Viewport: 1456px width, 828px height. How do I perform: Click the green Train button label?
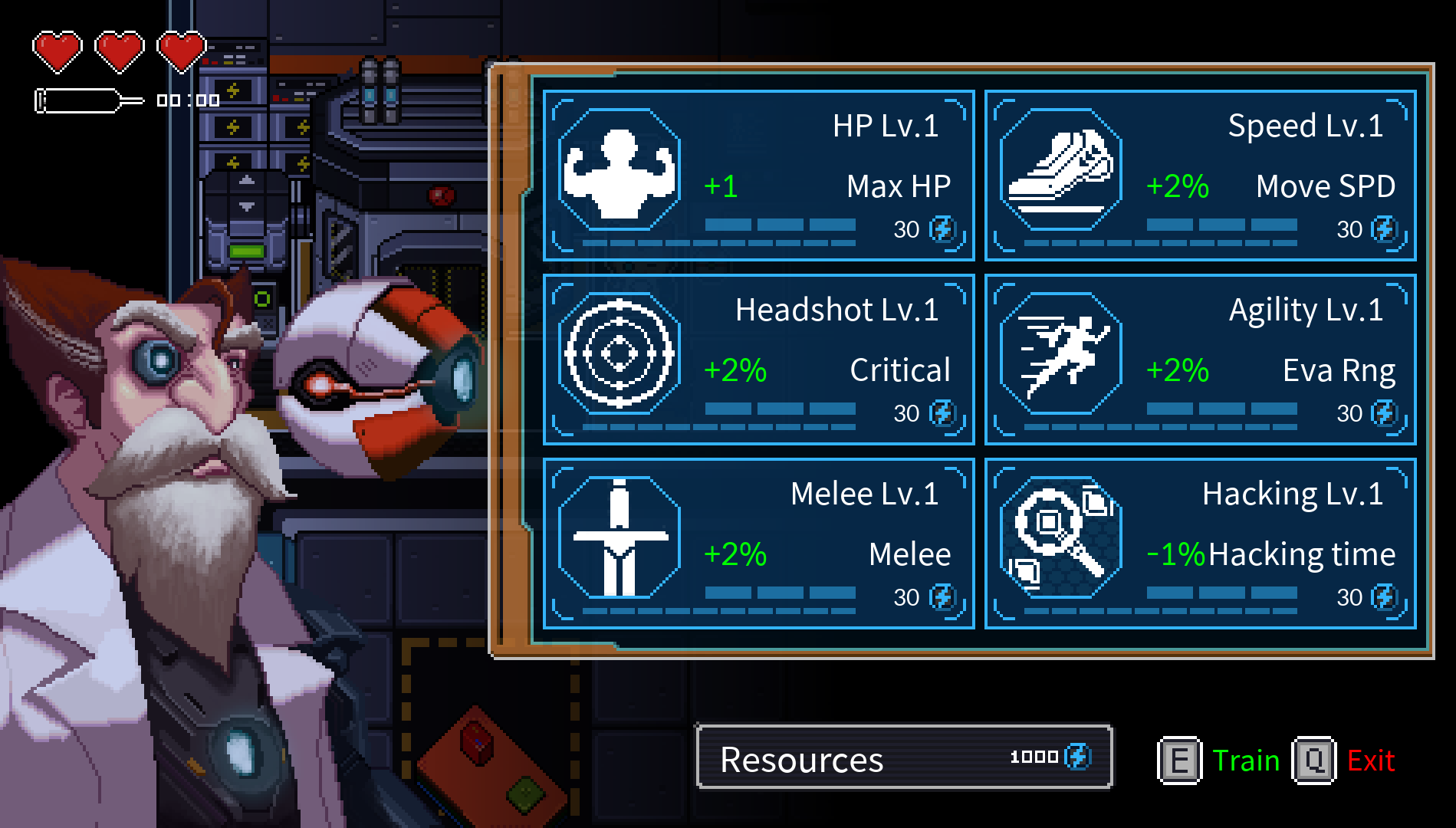point(1246,761)
